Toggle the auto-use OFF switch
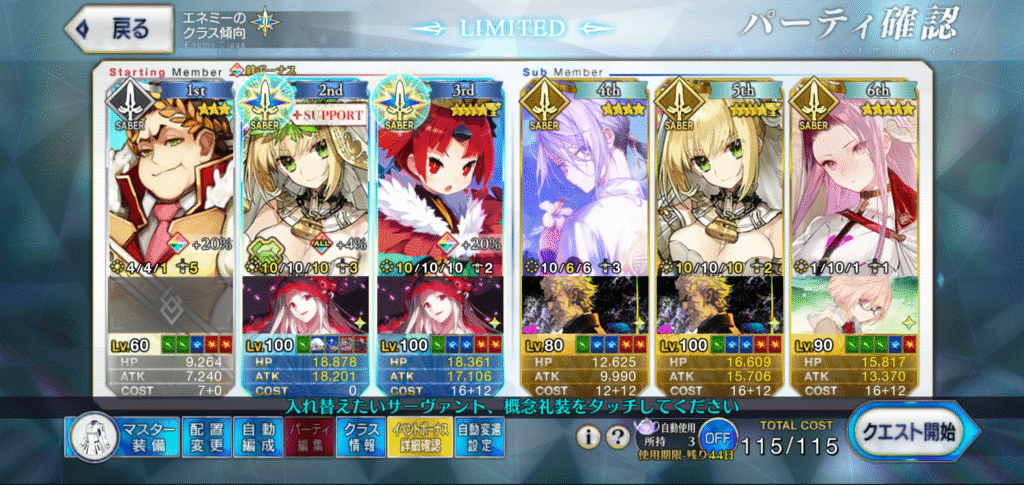The height and width of the screenshot is (485, 1024). [714, 437]
